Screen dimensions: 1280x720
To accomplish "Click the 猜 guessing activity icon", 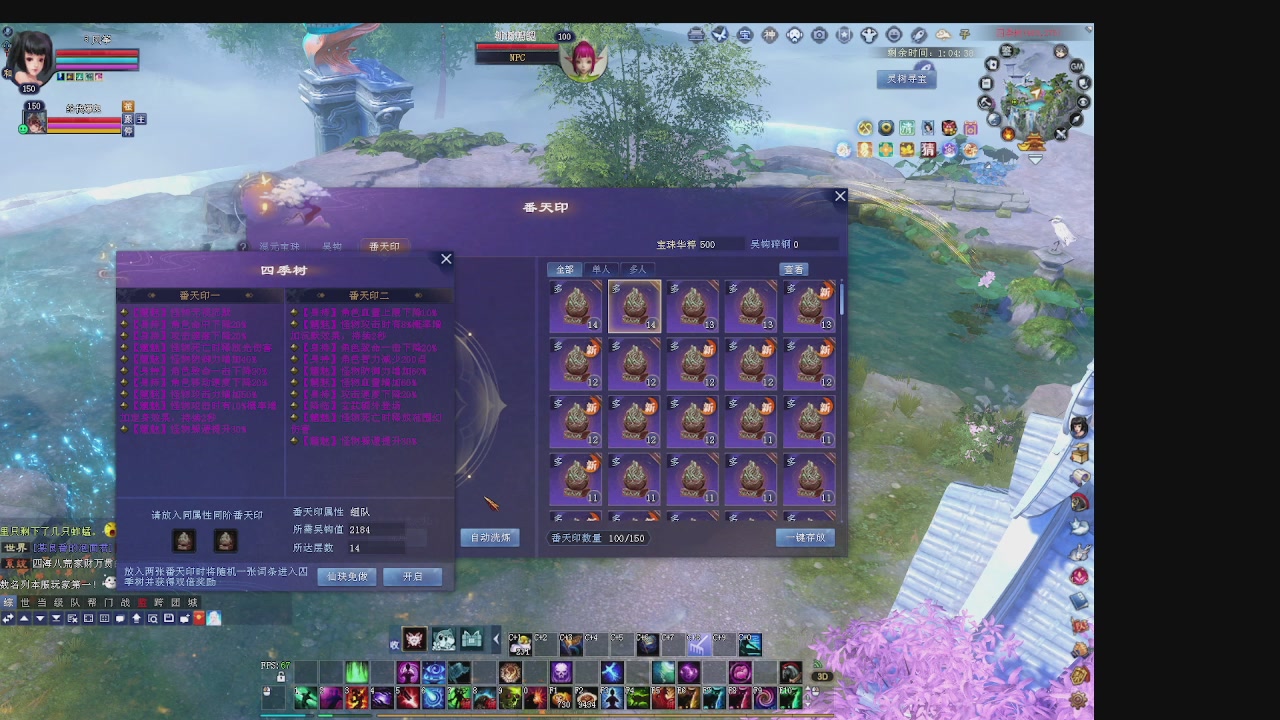I will pyautogui.click(x=929, y=150).
